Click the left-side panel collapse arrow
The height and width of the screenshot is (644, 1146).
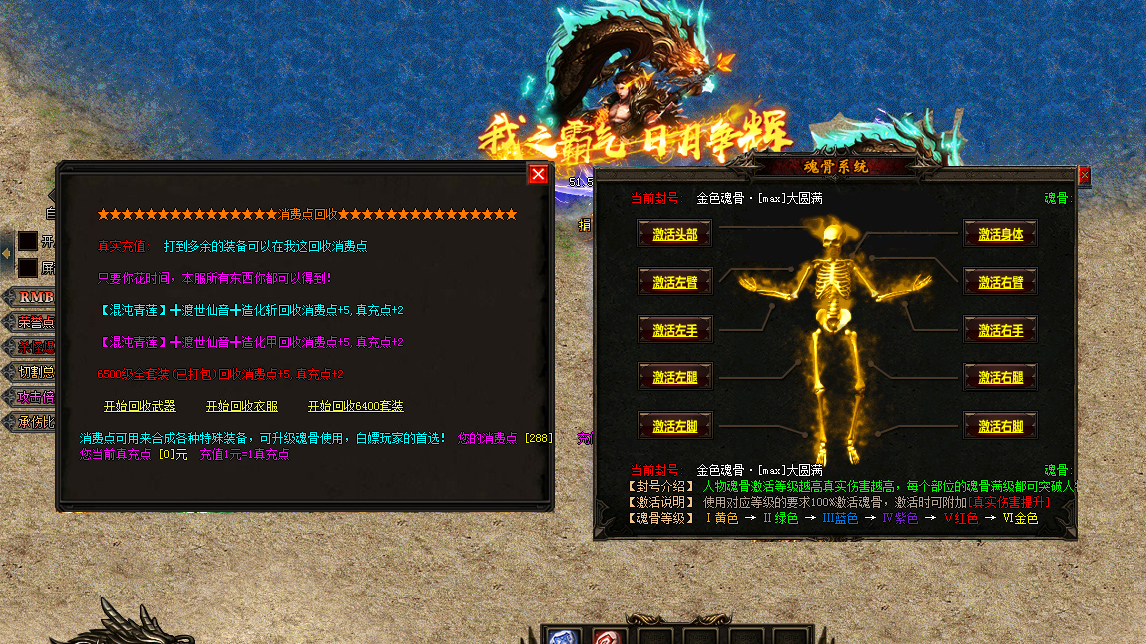6,255
